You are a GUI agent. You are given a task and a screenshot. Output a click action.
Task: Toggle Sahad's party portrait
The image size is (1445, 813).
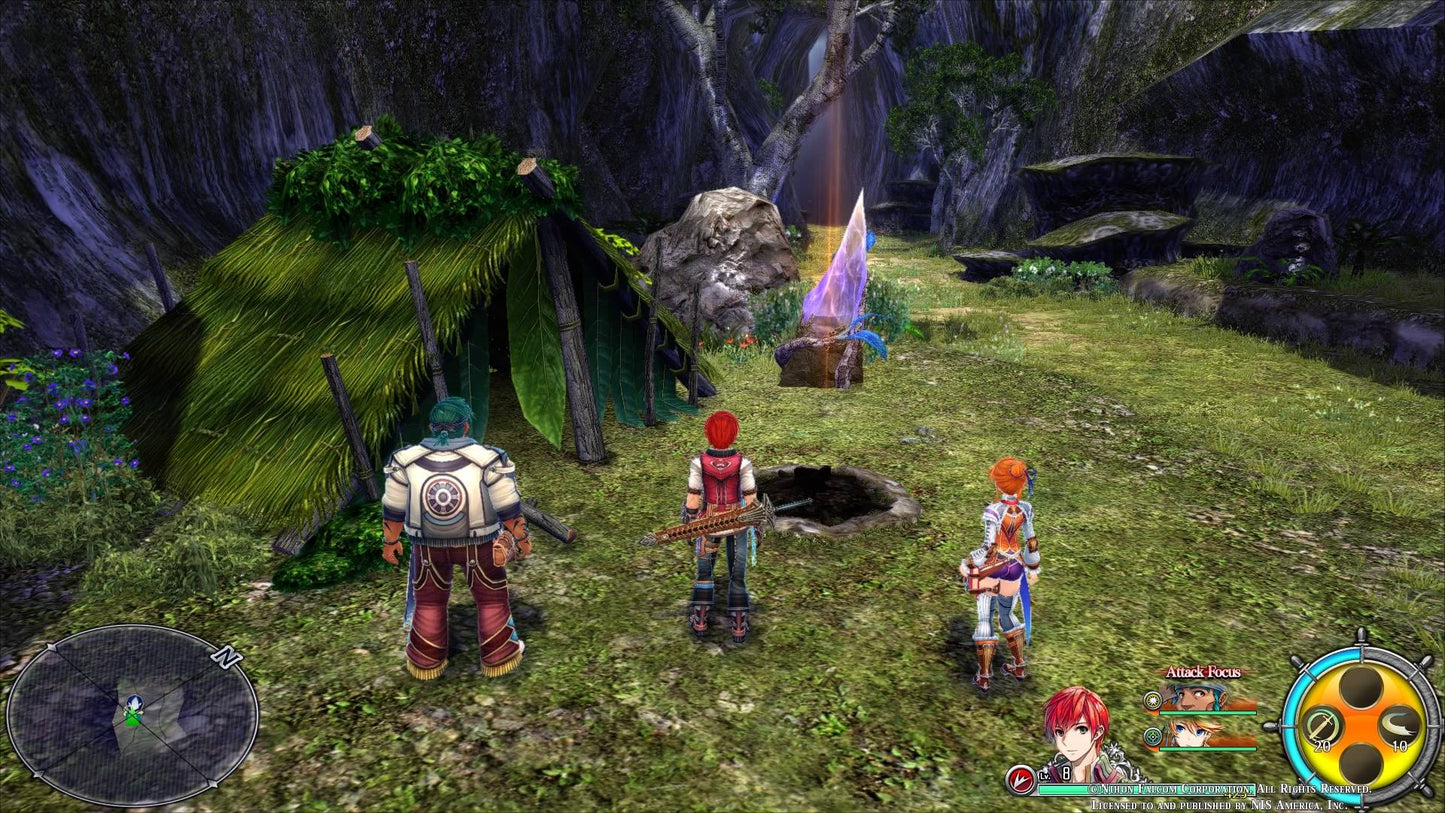pyautogui.click(x=1193, y=695)
